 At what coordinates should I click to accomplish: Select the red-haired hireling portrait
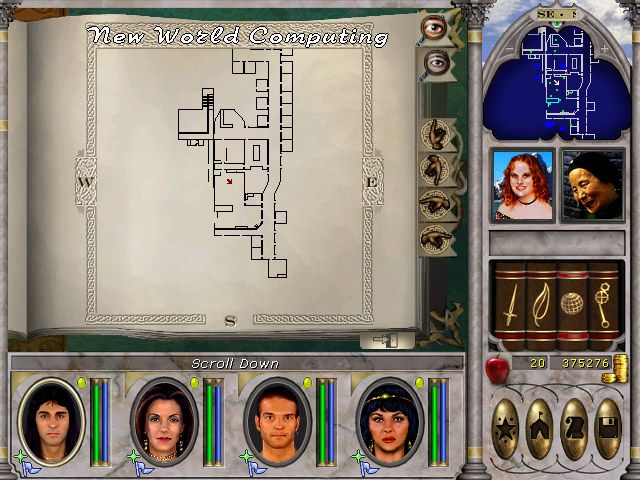click(x=521, y=186)
